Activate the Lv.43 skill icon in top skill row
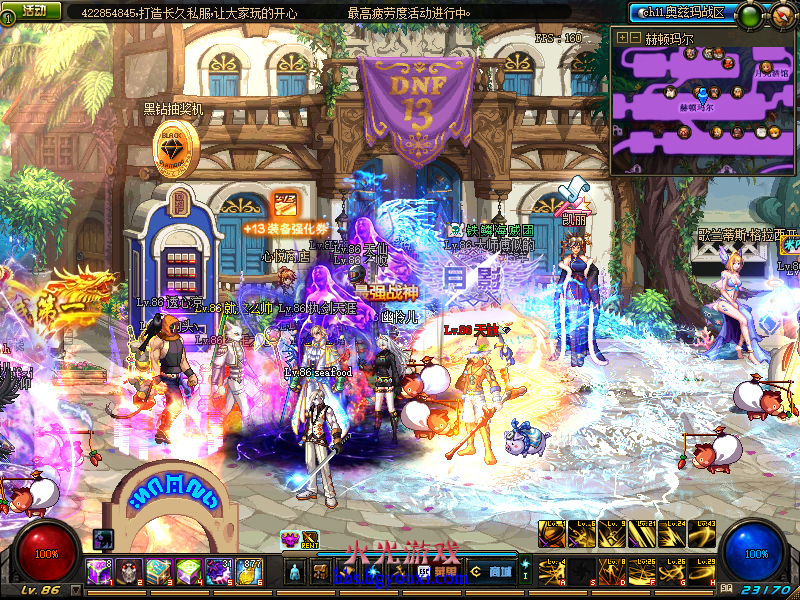Viewport: 800px width, 600px height. coord(704,534)
